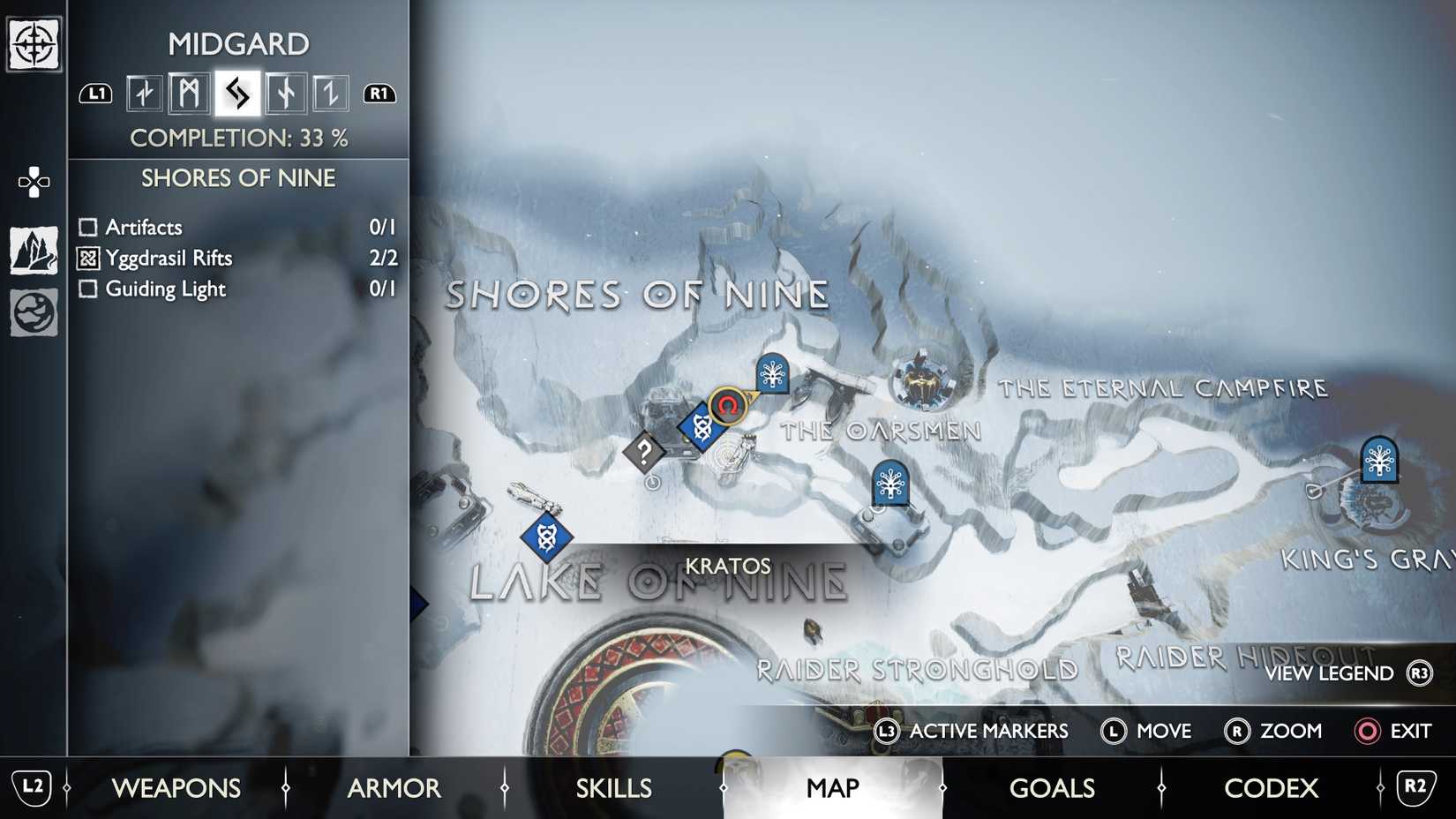This screenshot has height=819, width=1456.
Task: Select the realm globe icon in sidebar
Action: (34, 313)
